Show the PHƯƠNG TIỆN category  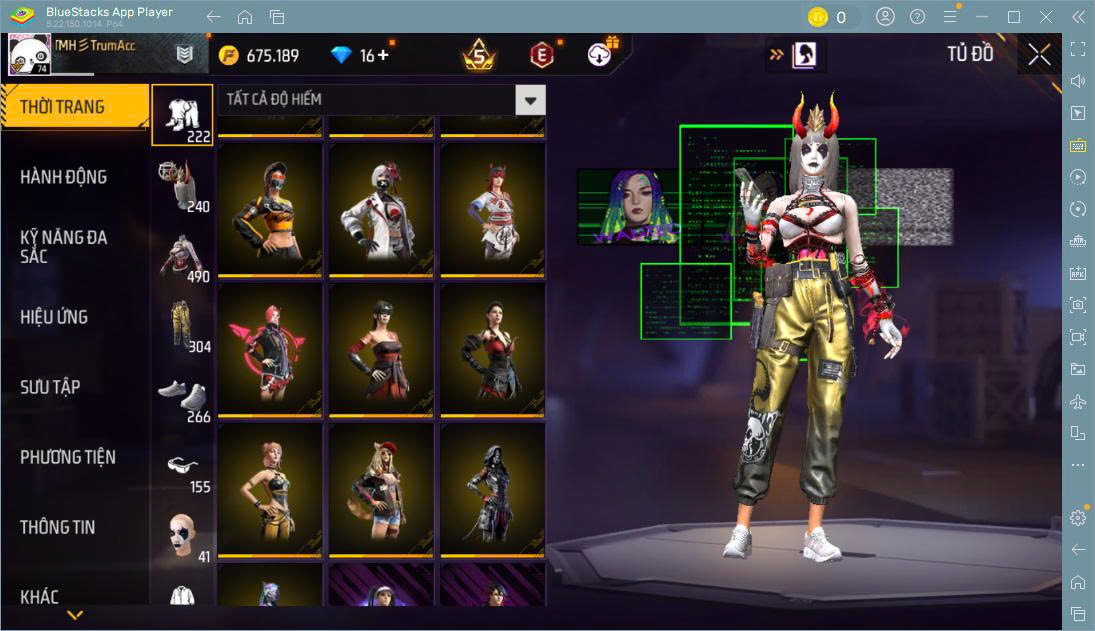click(68, 457)
